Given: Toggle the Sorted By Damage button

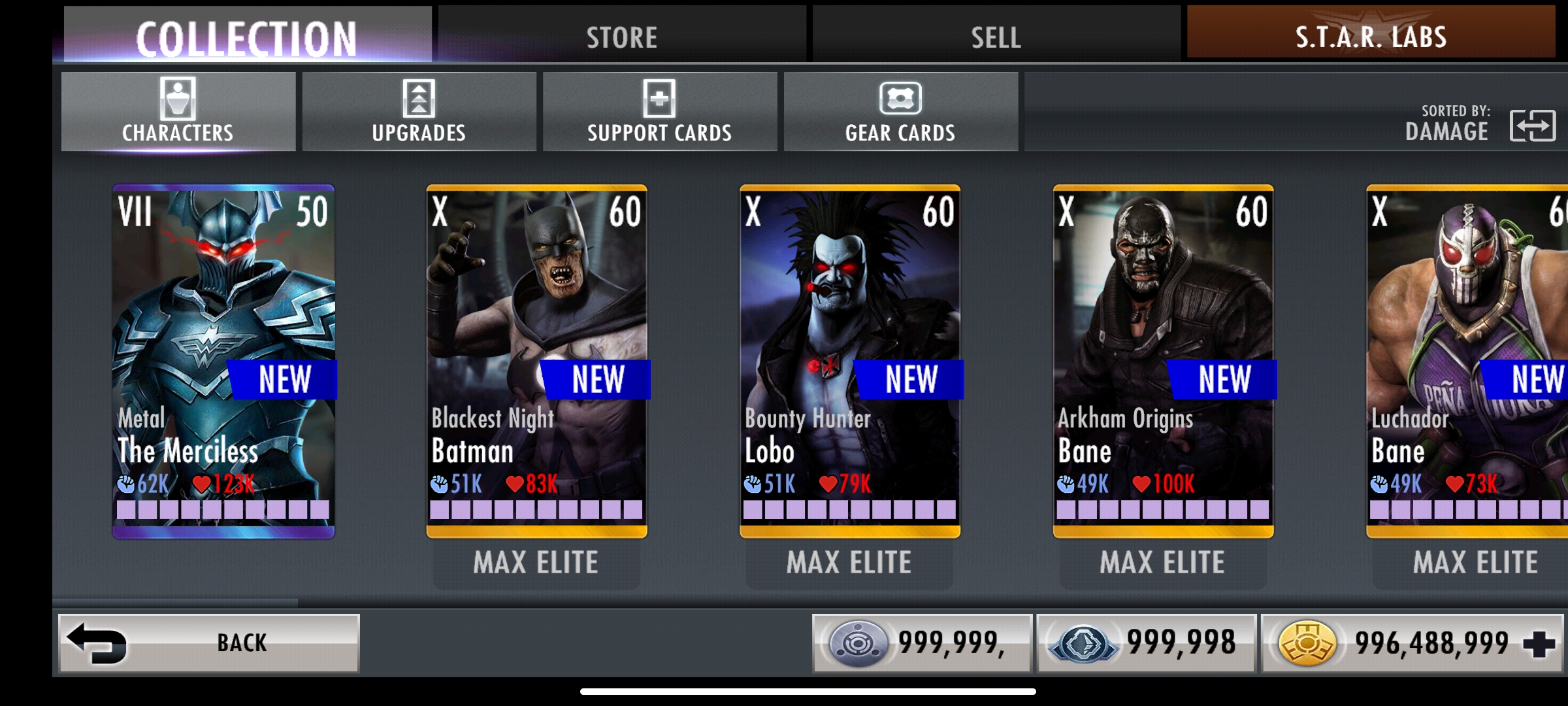Looking at the screenshot, I should [1532, 125].
